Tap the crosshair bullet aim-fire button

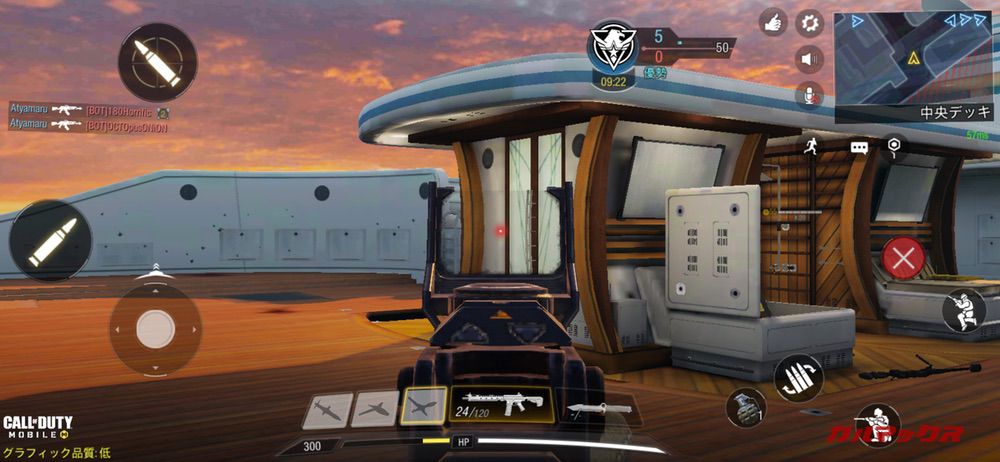click(157, 62)
